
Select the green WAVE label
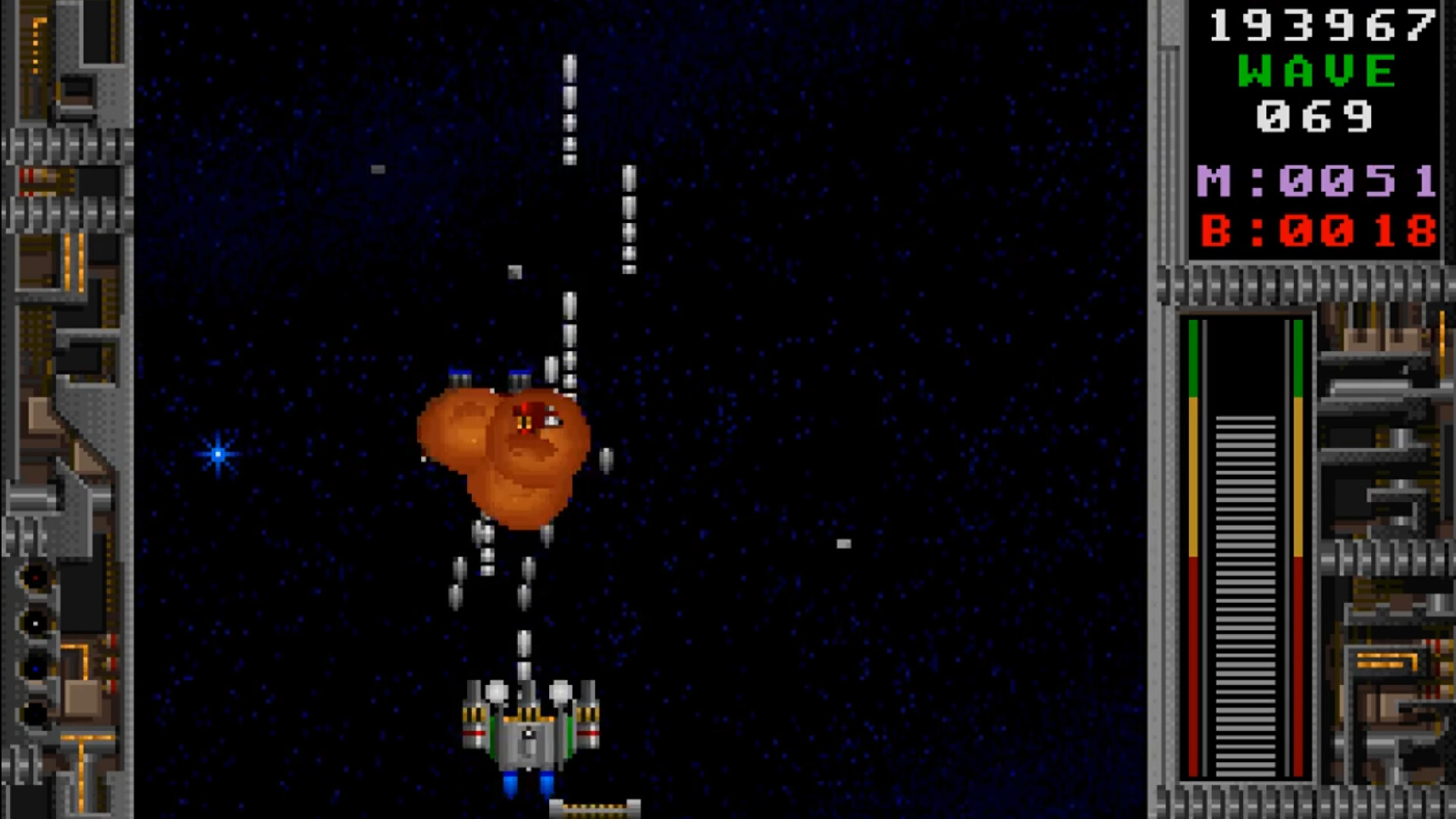tap(1316, 70)
